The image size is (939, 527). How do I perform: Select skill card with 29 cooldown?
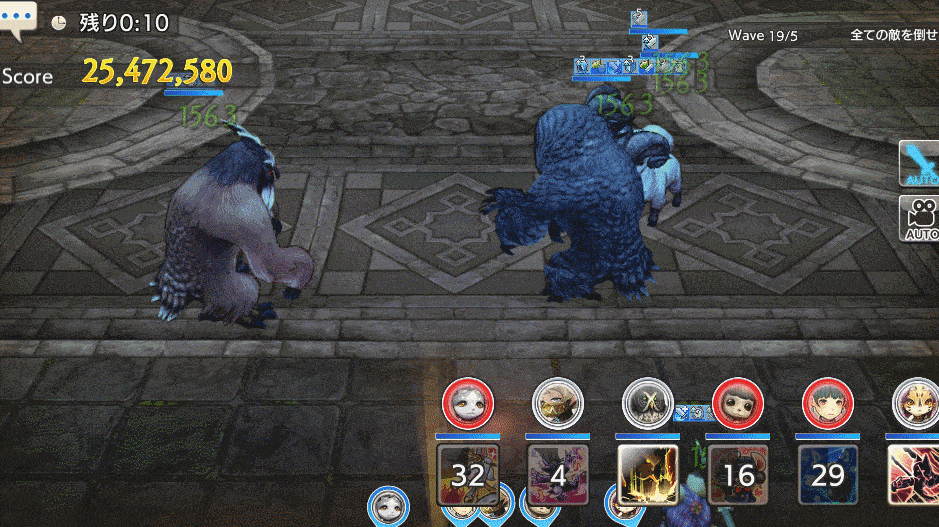828,473
